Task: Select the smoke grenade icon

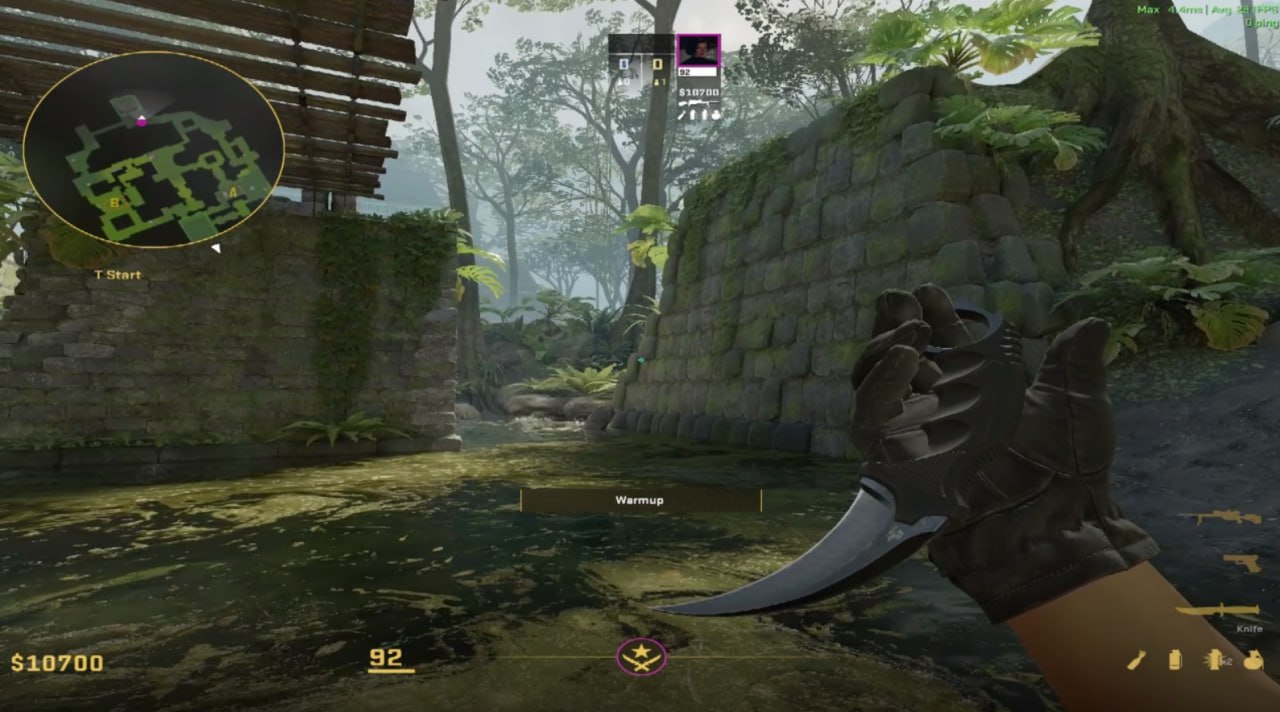Action: click(x=1175, y=659)
